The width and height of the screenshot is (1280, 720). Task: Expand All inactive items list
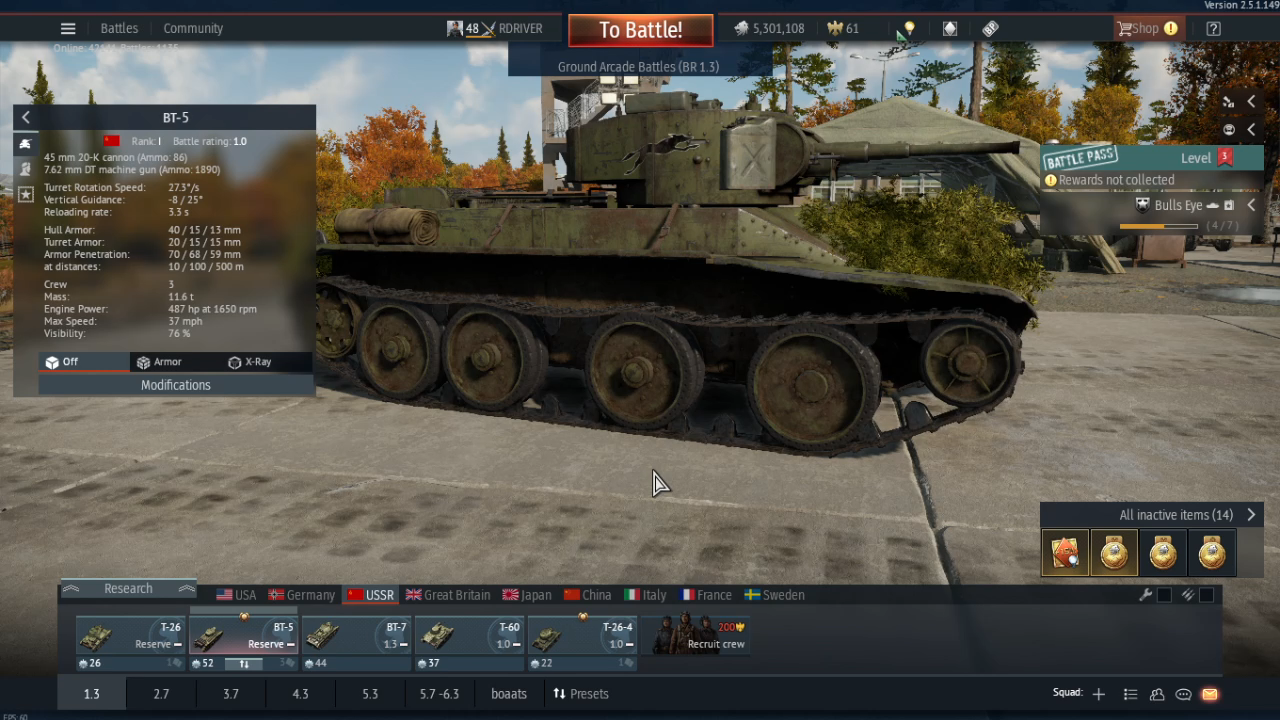point(1251,515)
